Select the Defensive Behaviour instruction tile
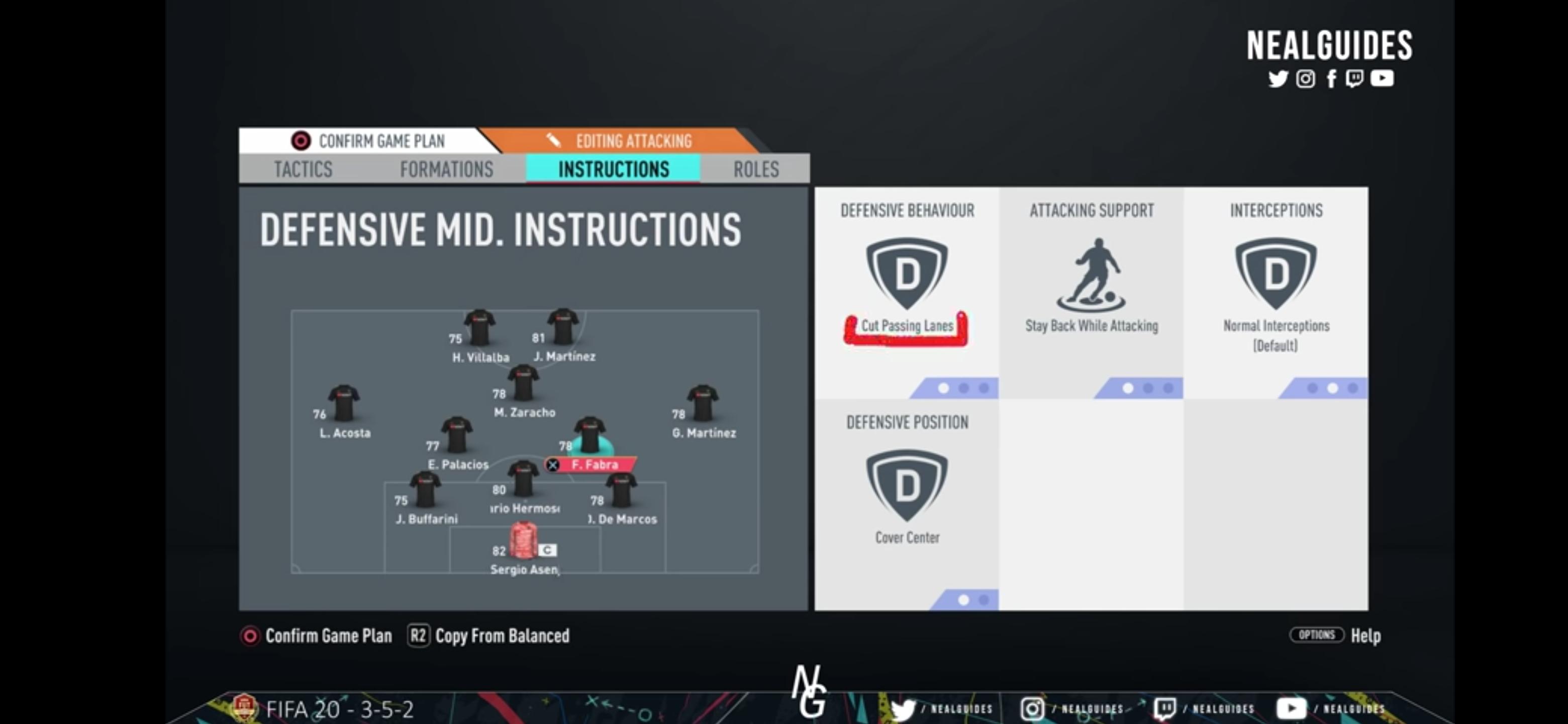 click(906, 291)
